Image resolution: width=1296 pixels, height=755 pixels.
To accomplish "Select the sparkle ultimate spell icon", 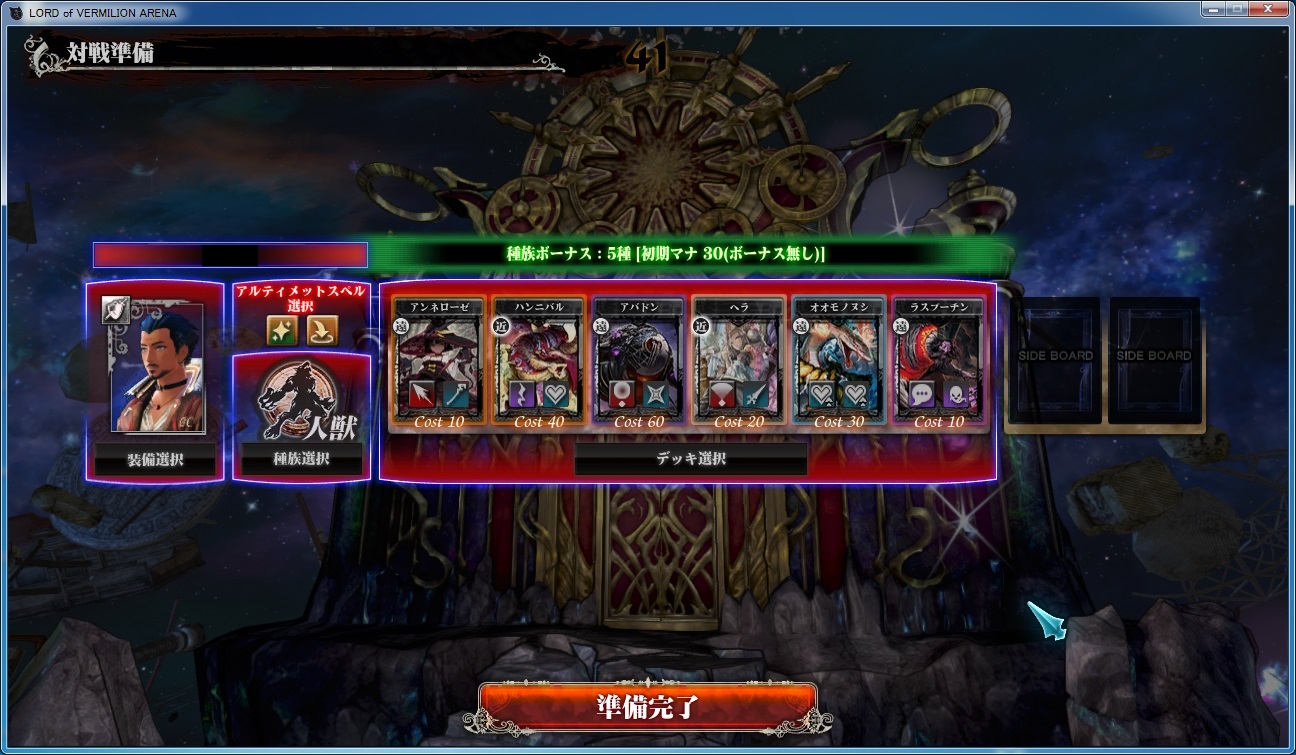I will pos(282,329).
